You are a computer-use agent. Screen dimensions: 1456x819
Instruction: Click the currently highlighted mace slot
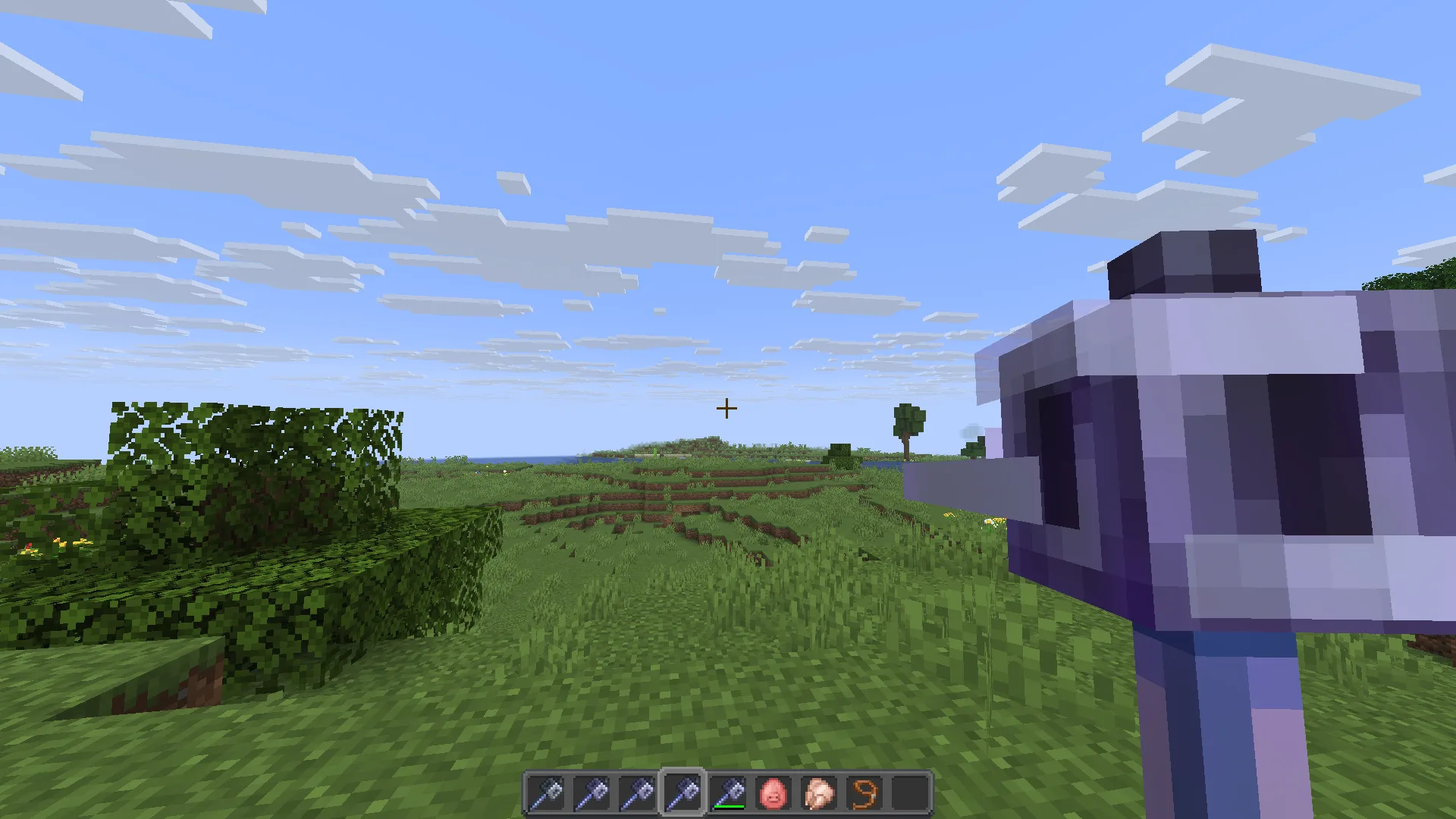[x=682, y=793]
